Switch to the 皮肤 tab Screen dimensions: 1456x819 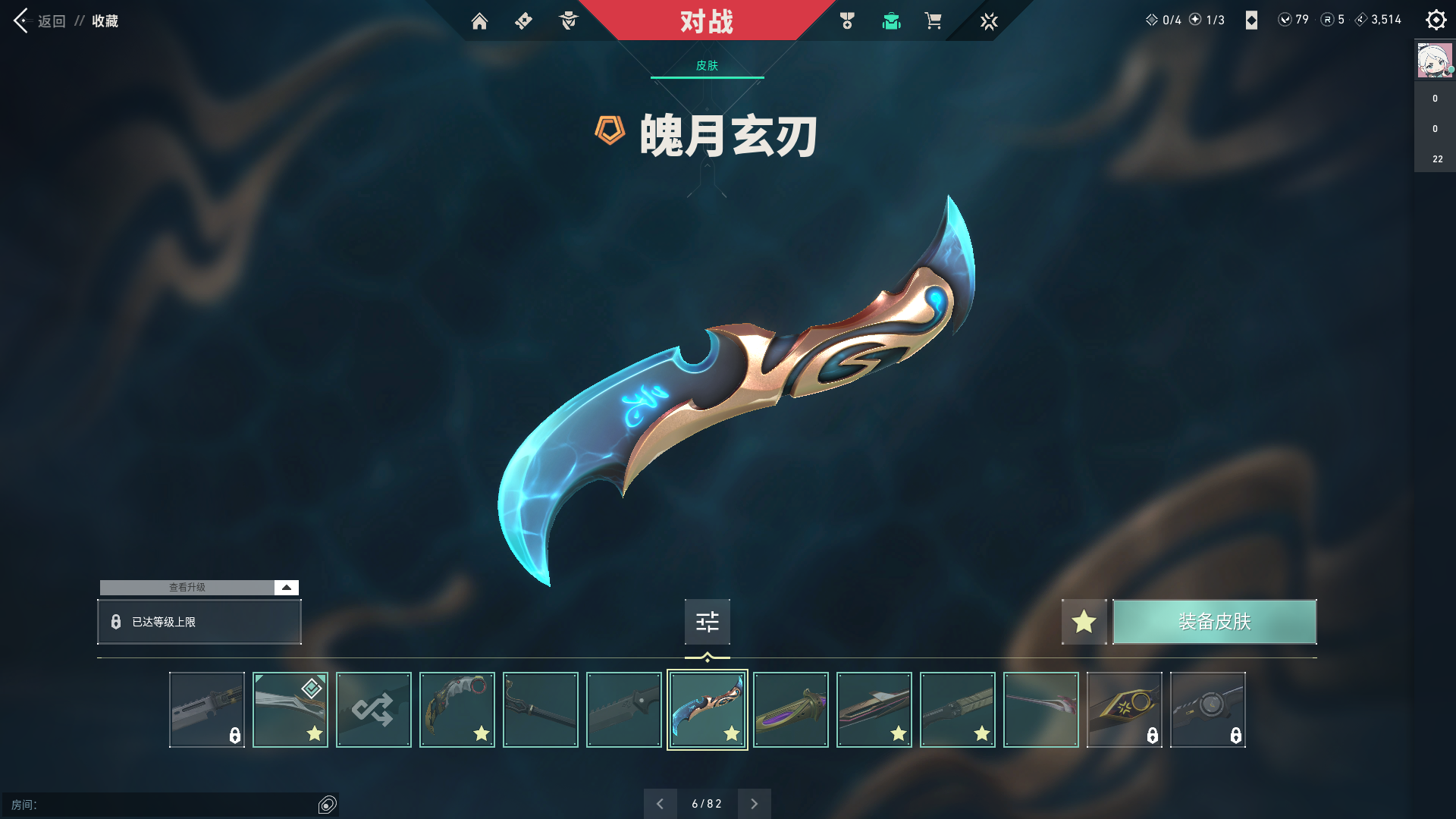707,67
